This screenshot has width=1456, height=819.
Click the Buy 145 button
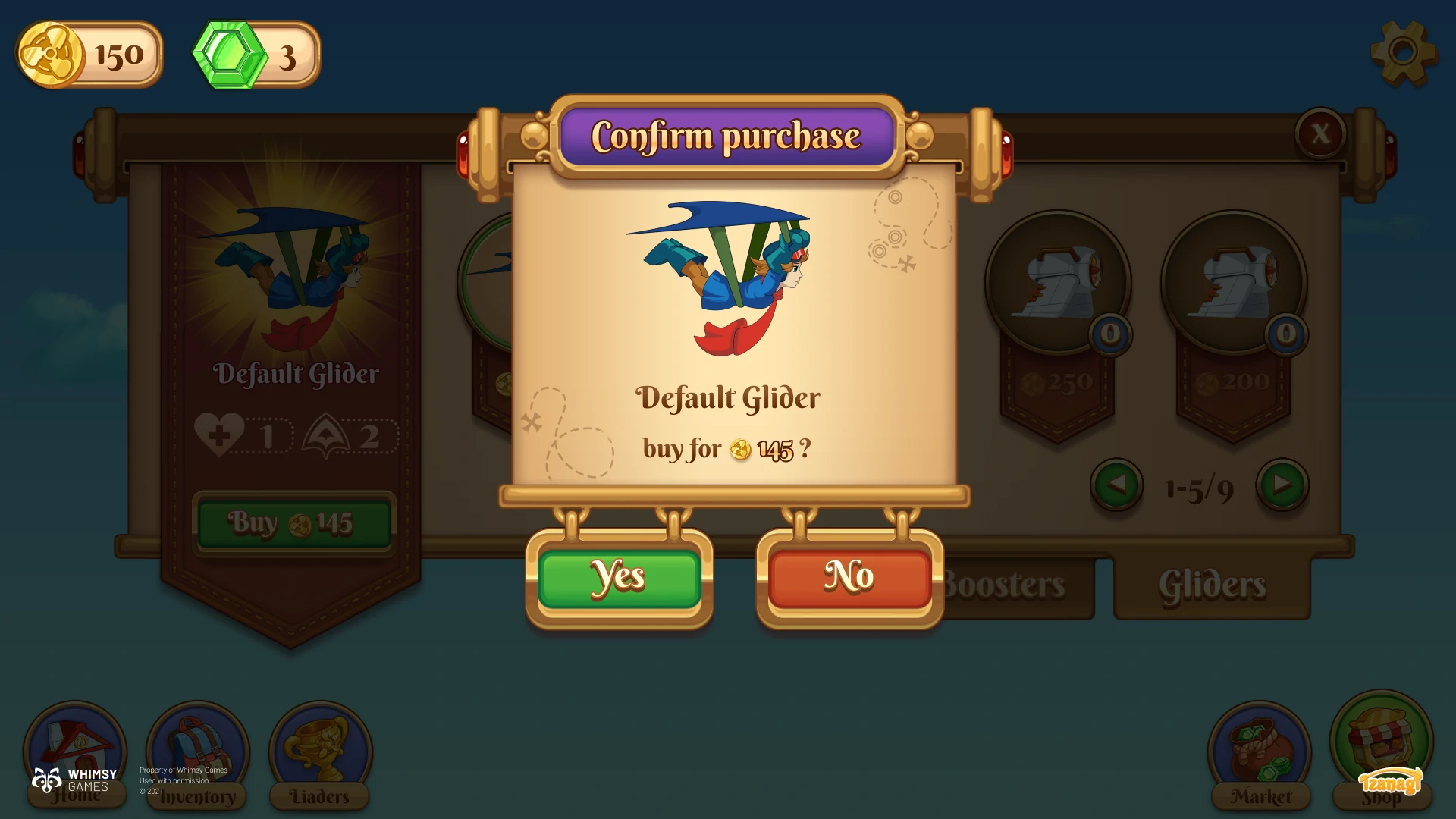[293, 523]
